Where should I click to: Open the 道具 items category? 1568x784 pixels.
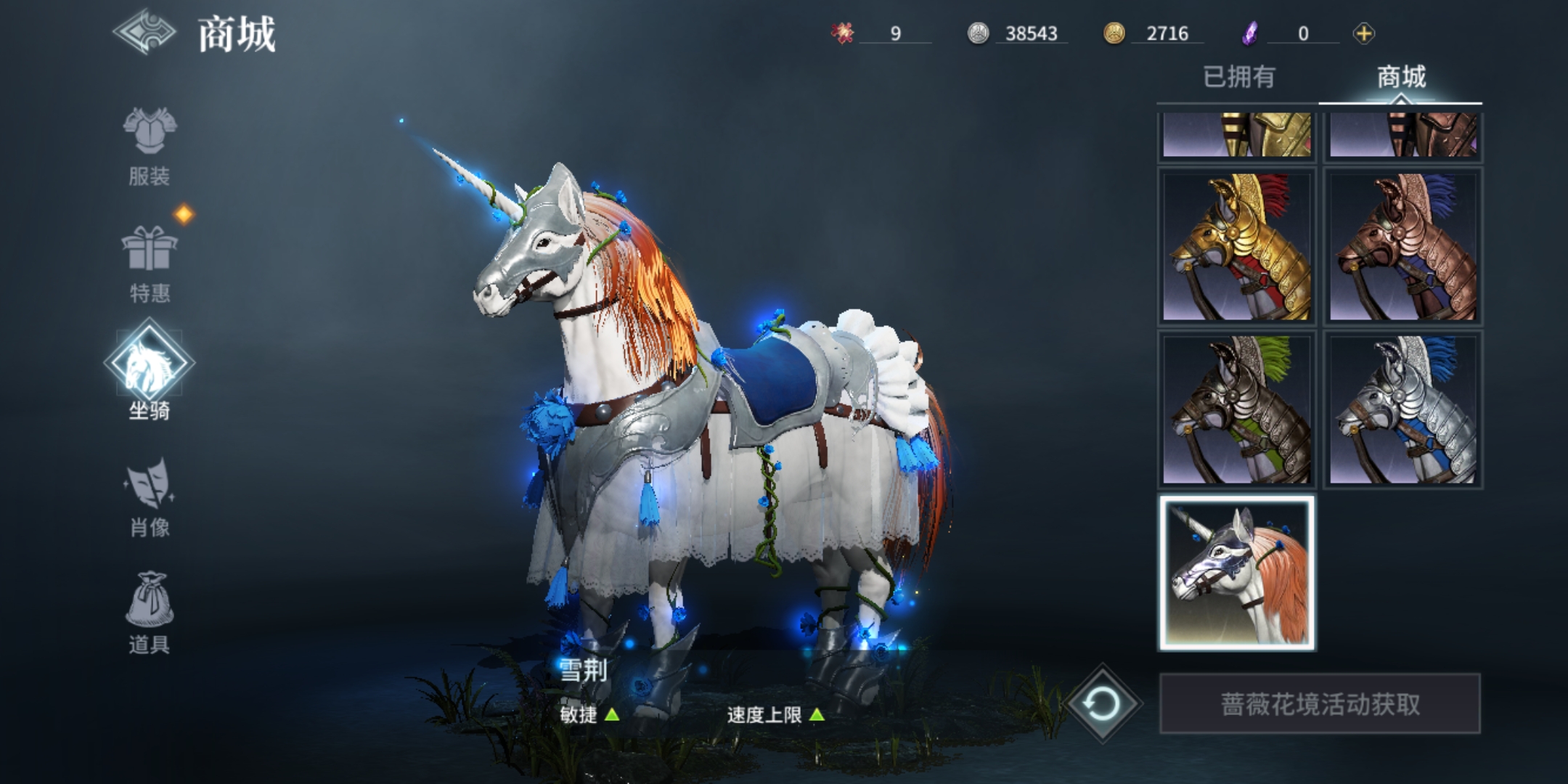point(150,614)
